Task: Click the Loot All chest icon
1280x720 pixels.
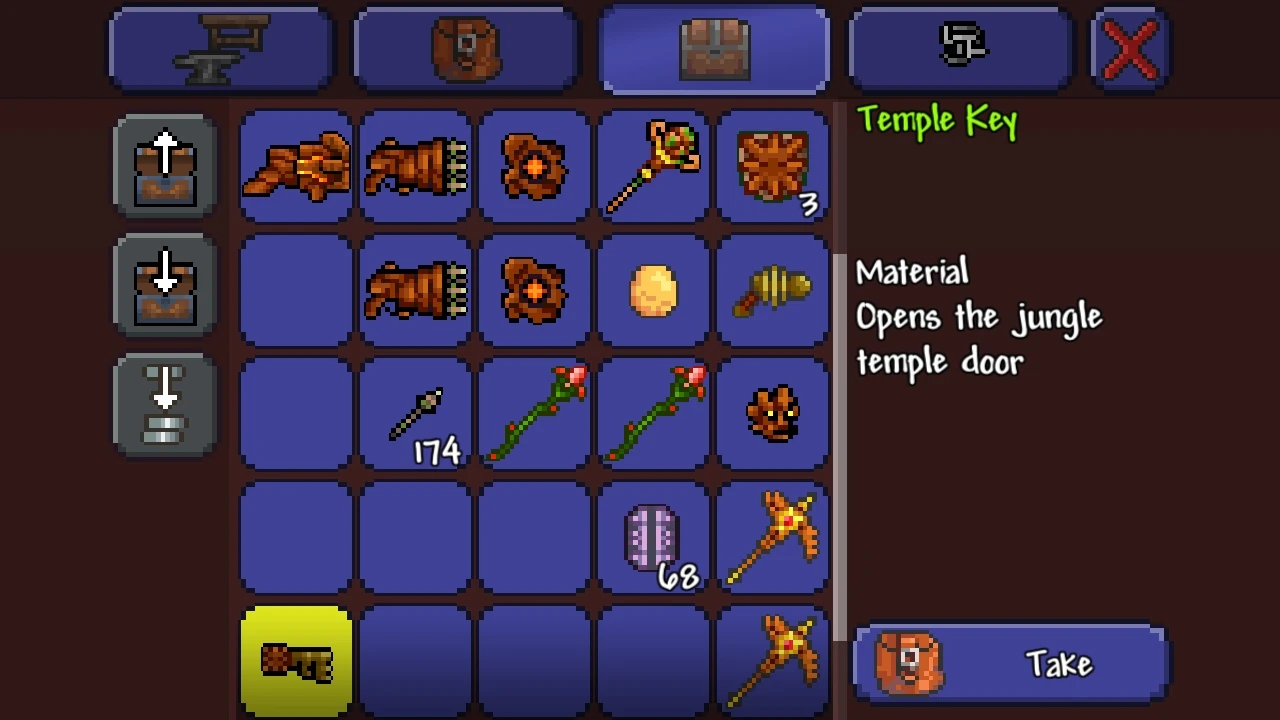Action: coord(163,164)
